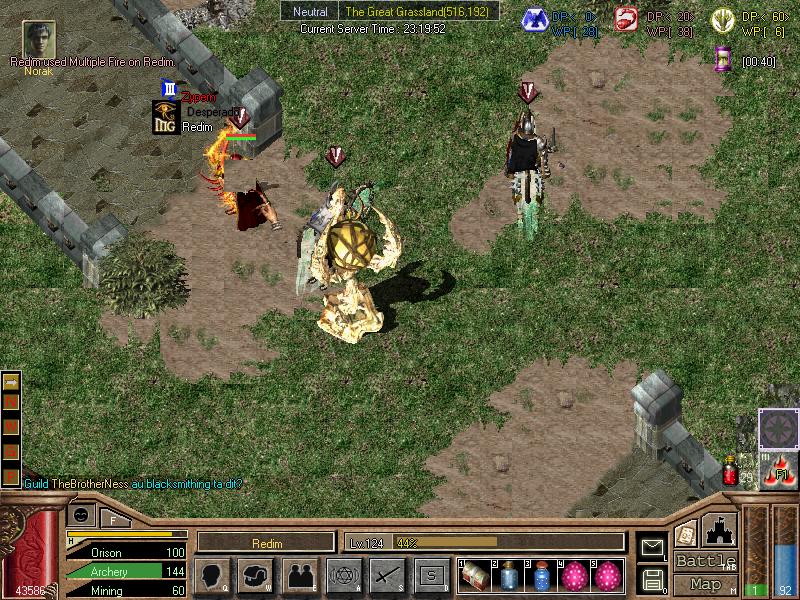This screenshot has height=600, width=800.
Task: Select the pink spotted egg in slot 4
Action: tap(577, 575)
